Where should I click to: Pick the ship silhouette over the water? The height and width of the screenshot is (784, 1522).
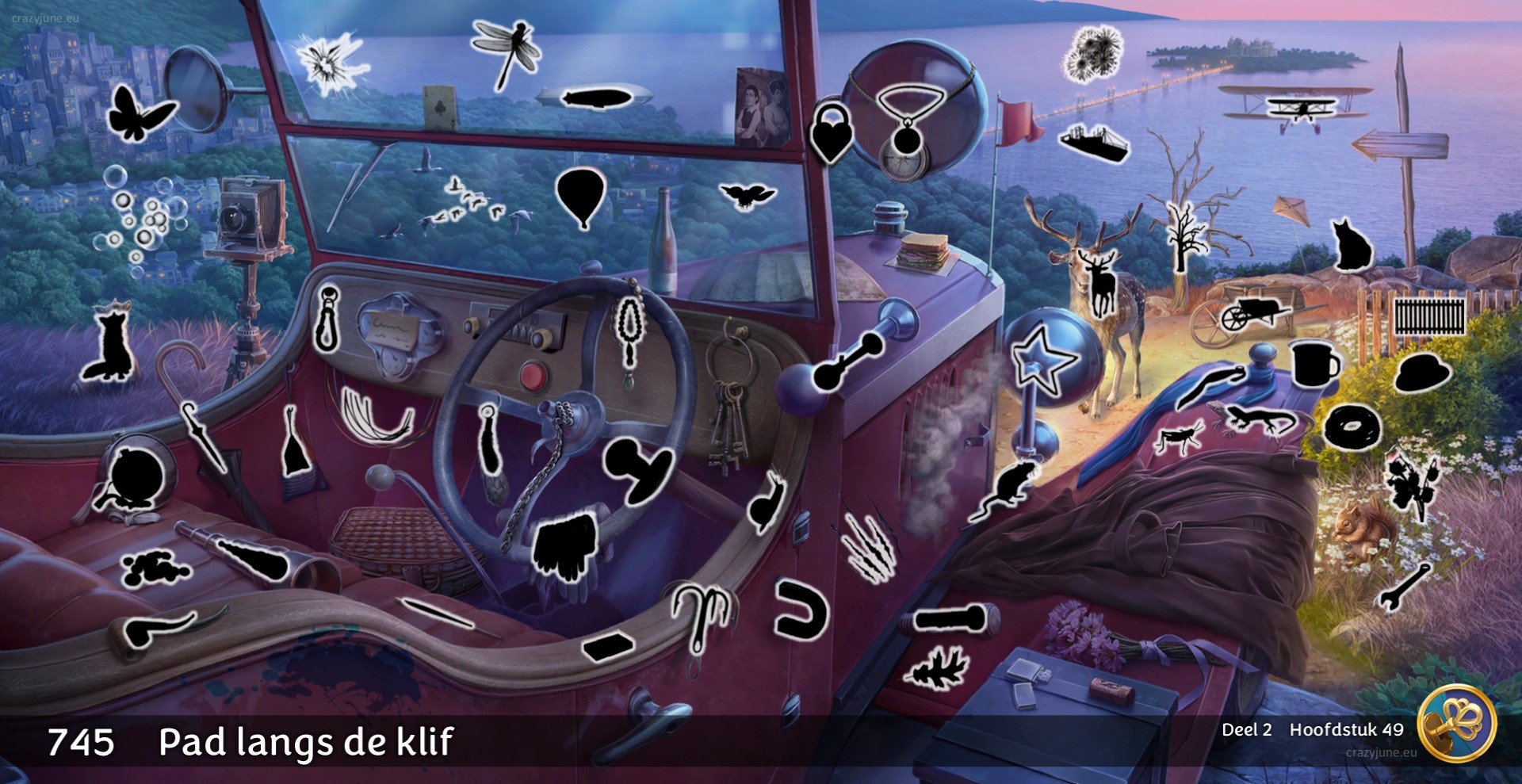click(1094, 143)
